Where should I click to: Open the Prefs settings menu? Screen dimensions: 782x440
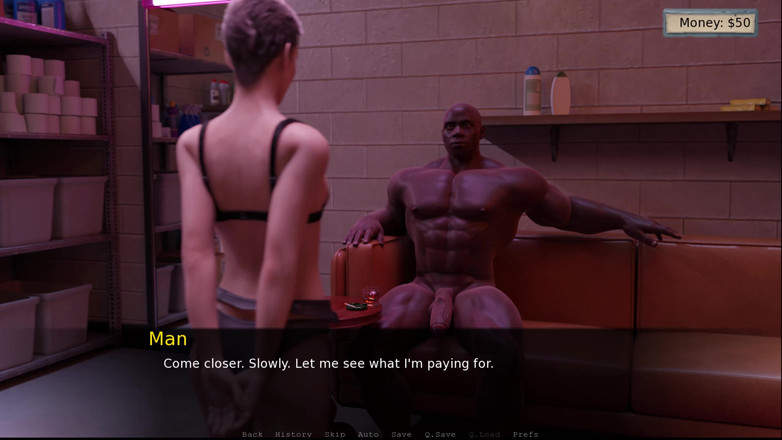pyautogui.click(x=525, y=434)
